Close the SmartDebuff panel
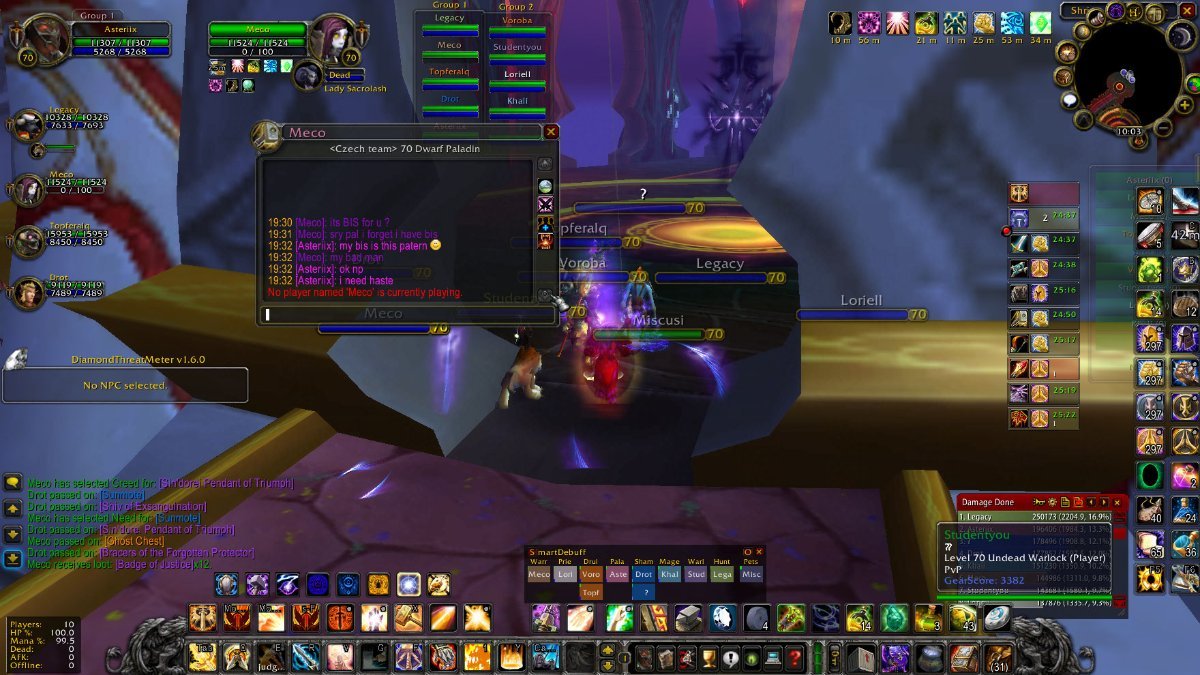 759,551
